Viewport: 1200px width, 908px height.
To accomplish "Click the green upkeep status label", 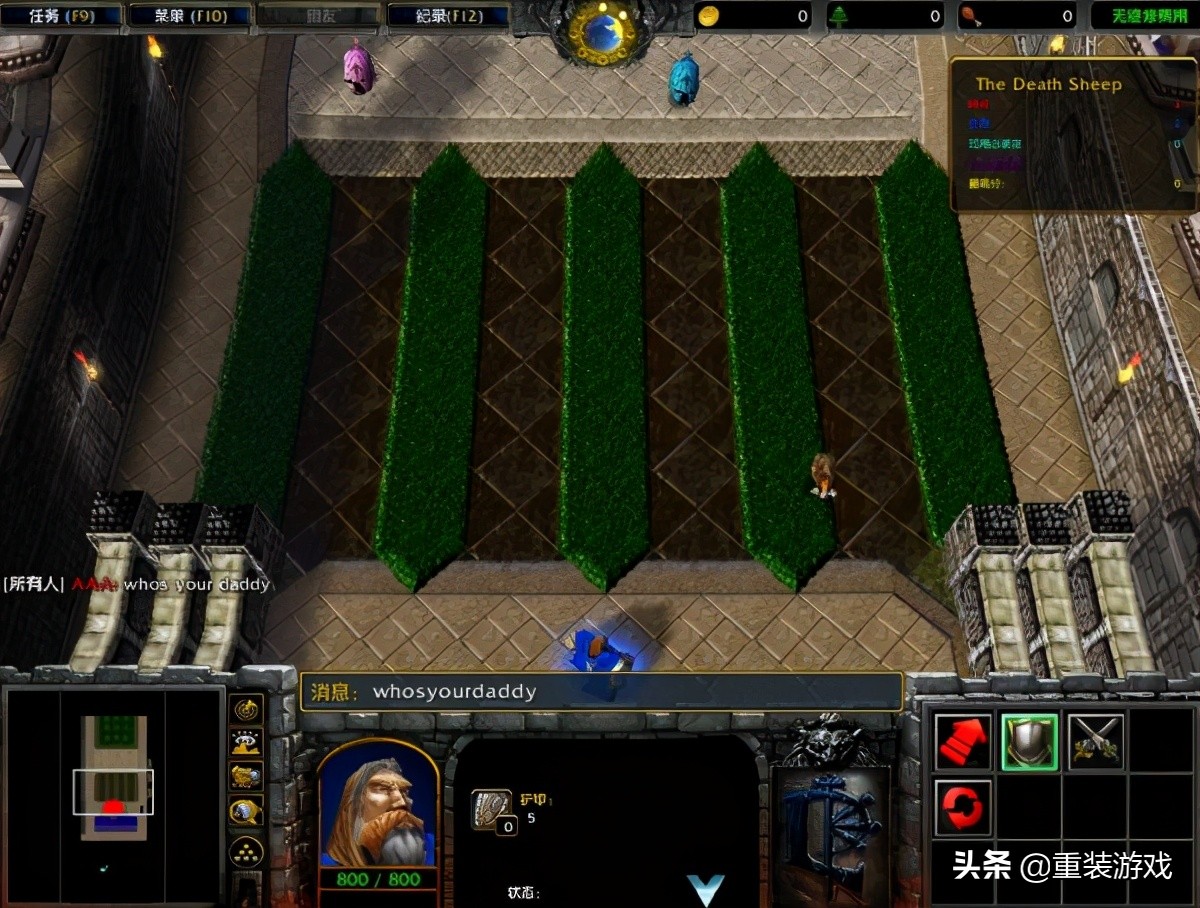I will (1141, 16).
